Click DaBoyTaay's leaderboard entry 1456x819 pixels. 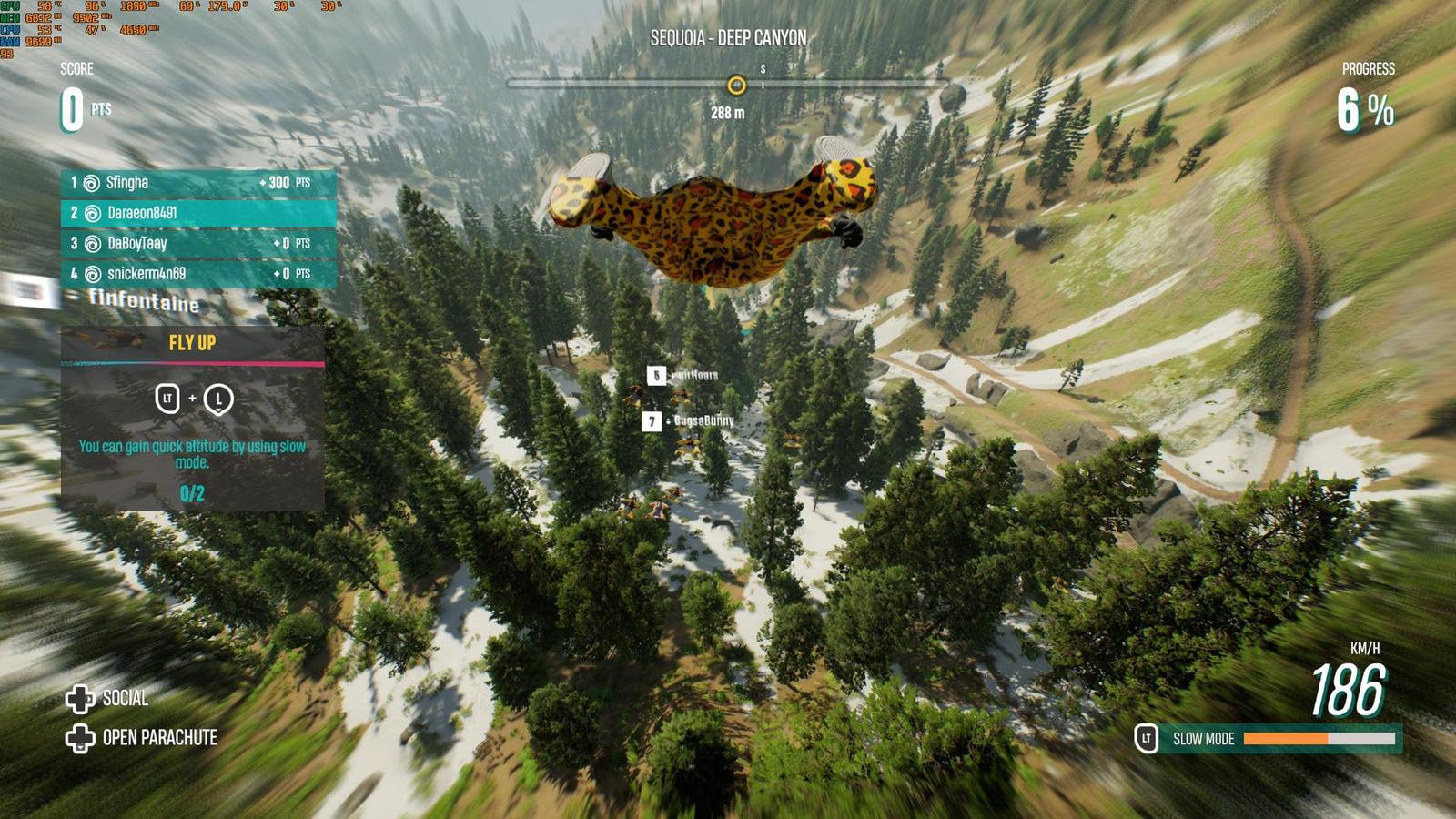click(198, 244)
